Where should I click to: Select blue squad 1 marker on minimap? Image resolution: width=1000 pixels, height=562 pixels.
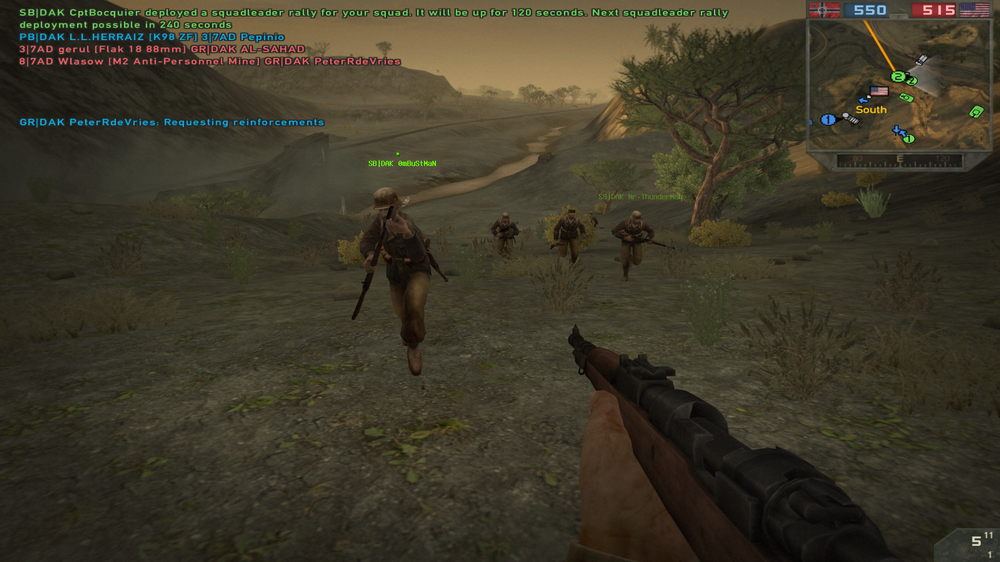click(x=828, y=120)
